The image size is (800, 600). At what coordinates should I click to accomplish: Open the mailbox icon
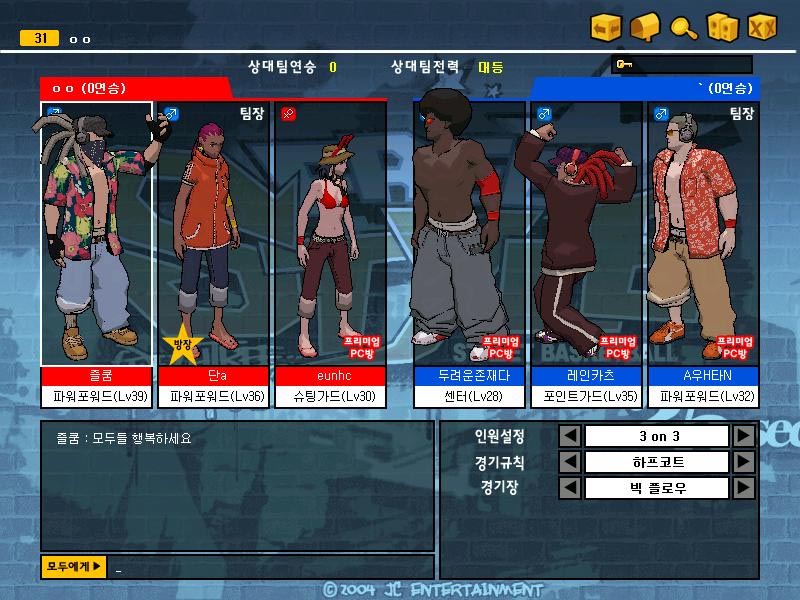click(x=645, y=27)
